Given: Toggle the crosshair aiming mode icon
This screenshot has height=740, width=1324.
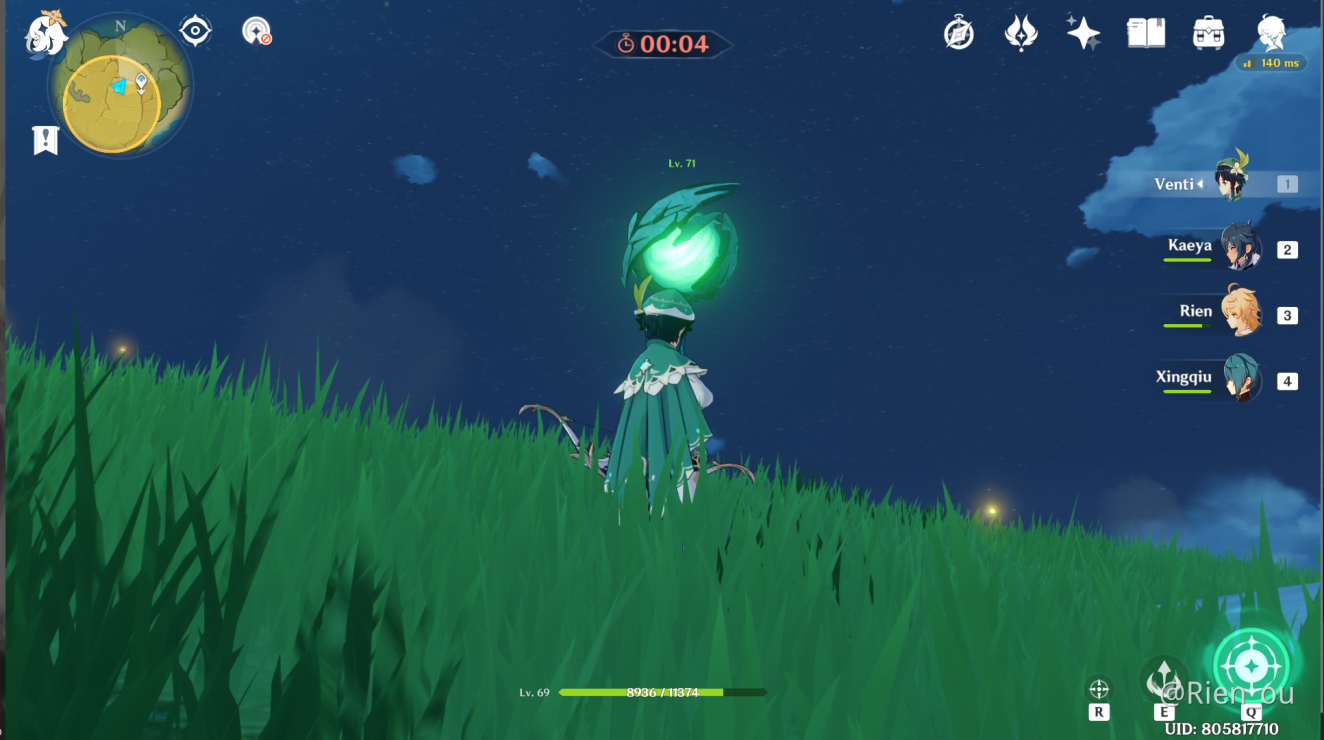Looking at the screenshot, I should tap(1099, 689).
